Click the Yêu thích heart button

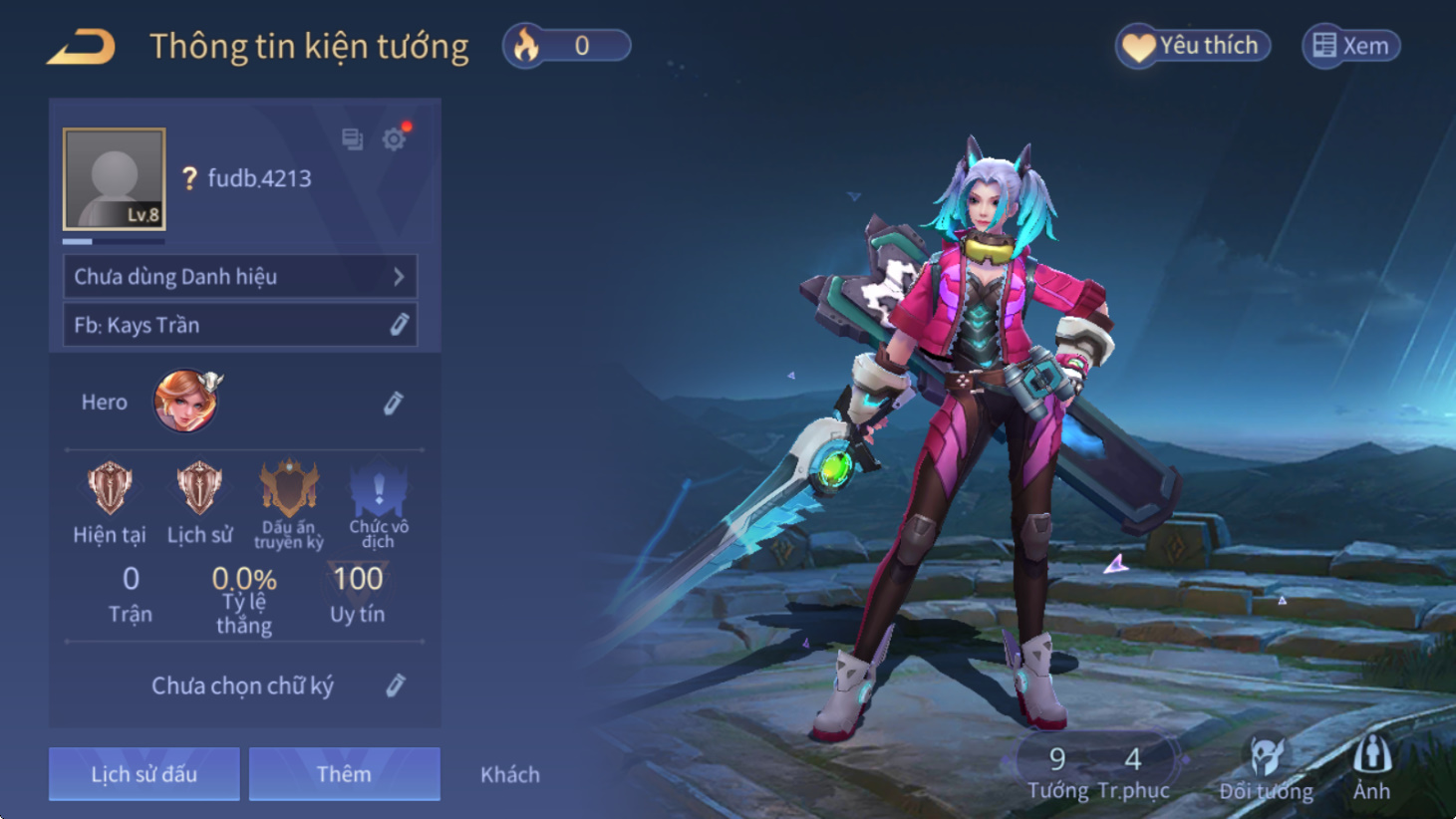(1192, 46)
